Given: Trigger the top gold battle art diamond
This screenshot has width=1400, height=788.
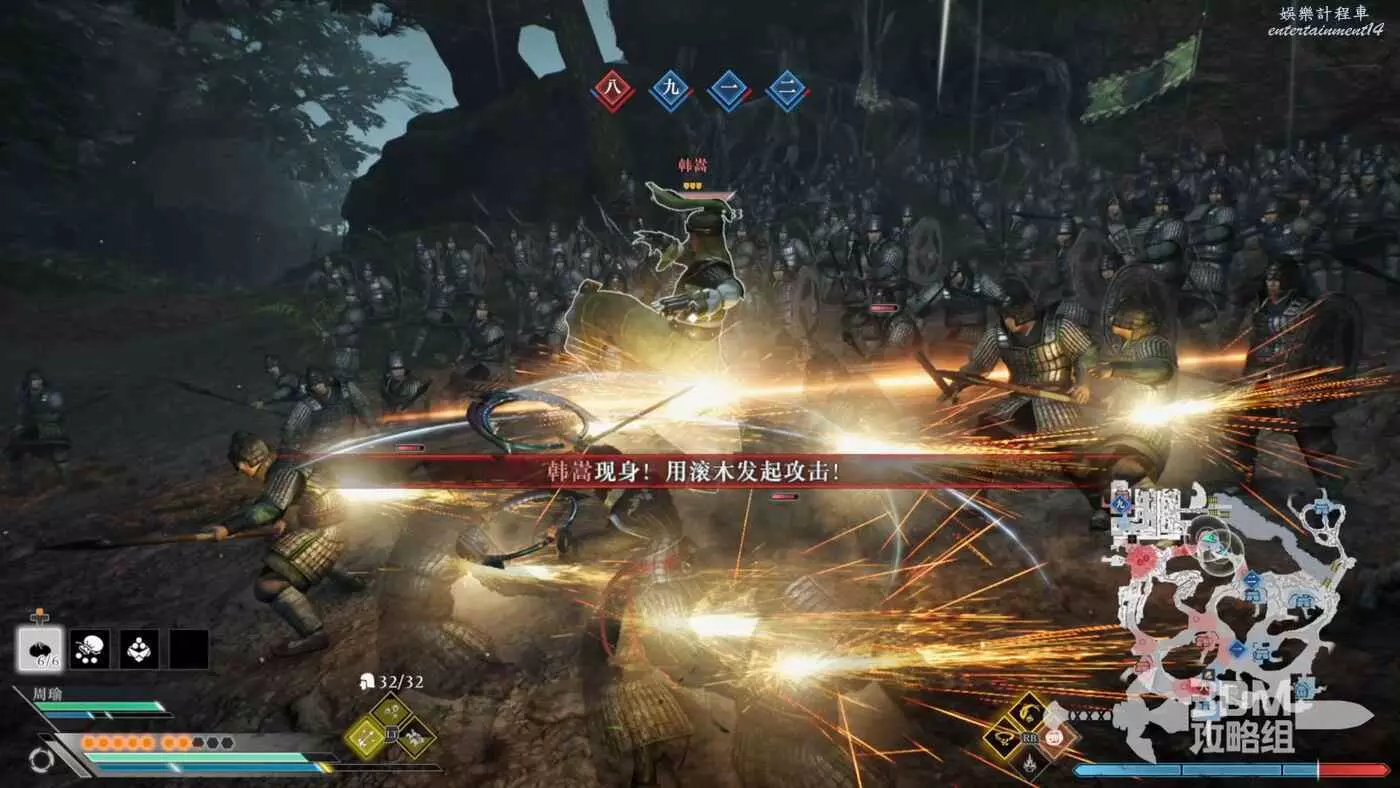Looking at the screenshot, I should [1028, 712].
